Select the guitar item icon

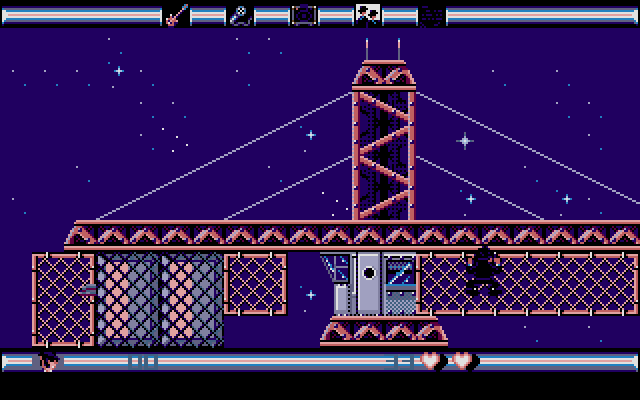point(176,15)
